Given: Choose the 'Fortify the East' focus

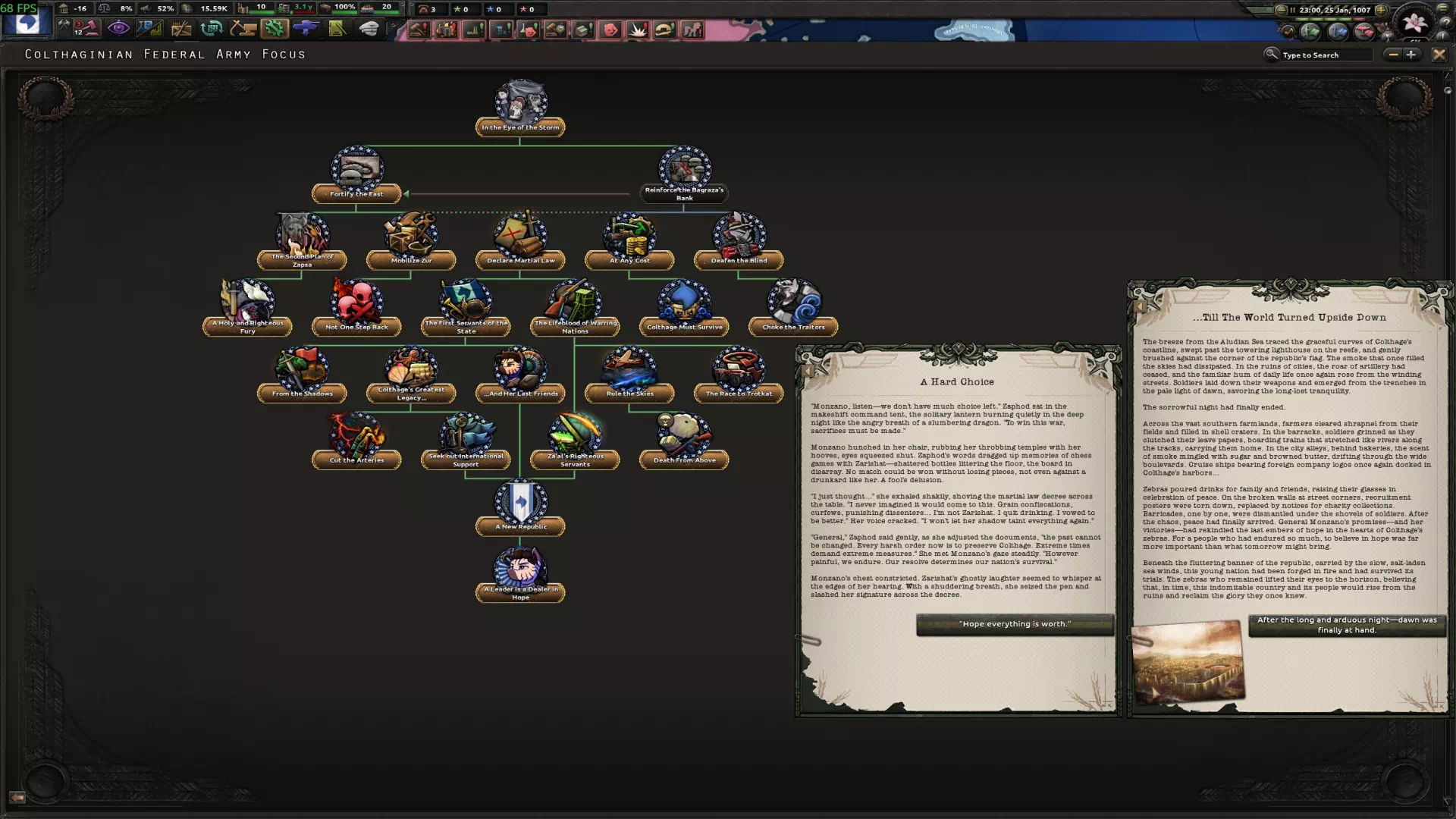Looking at the screenshot, I should click(356, 174).
